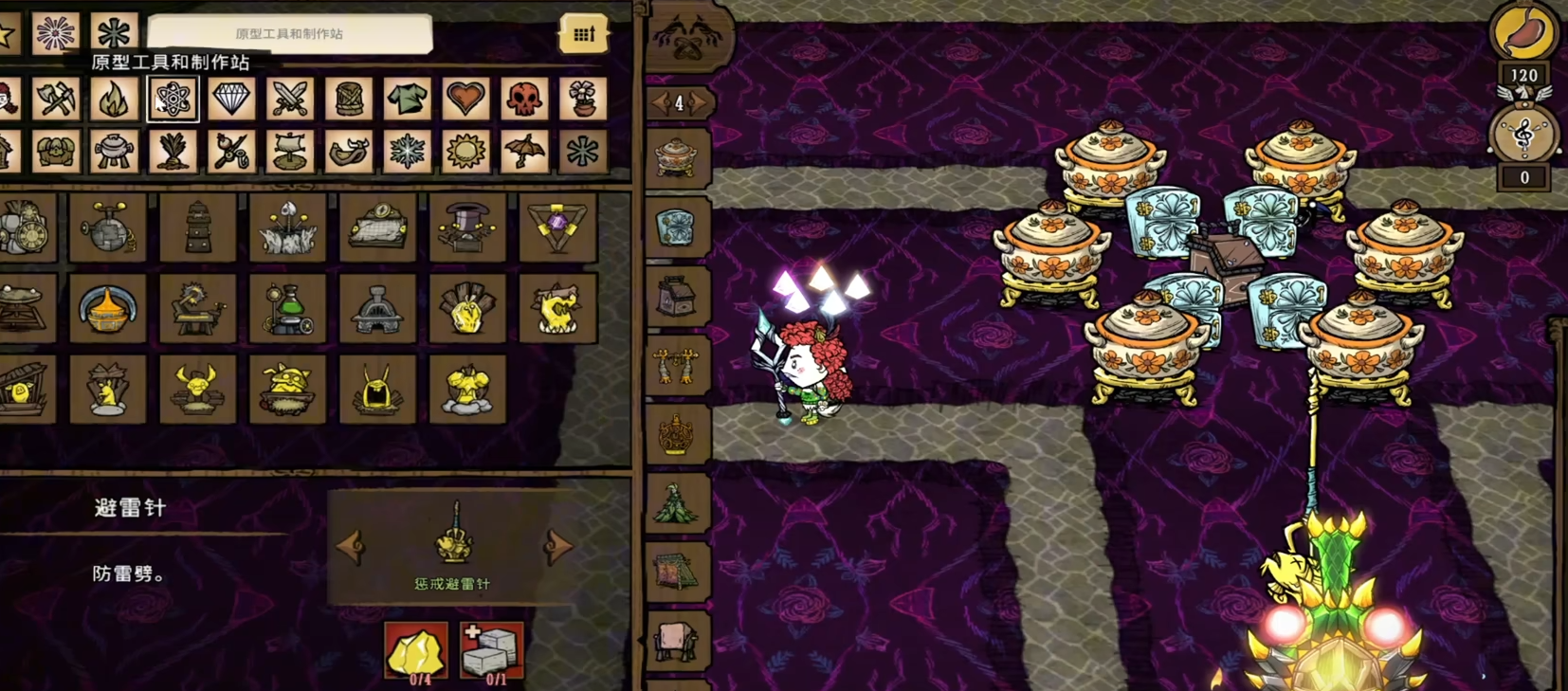
Task: Select the green shirt clothing filter
Action: coord(408,99)
